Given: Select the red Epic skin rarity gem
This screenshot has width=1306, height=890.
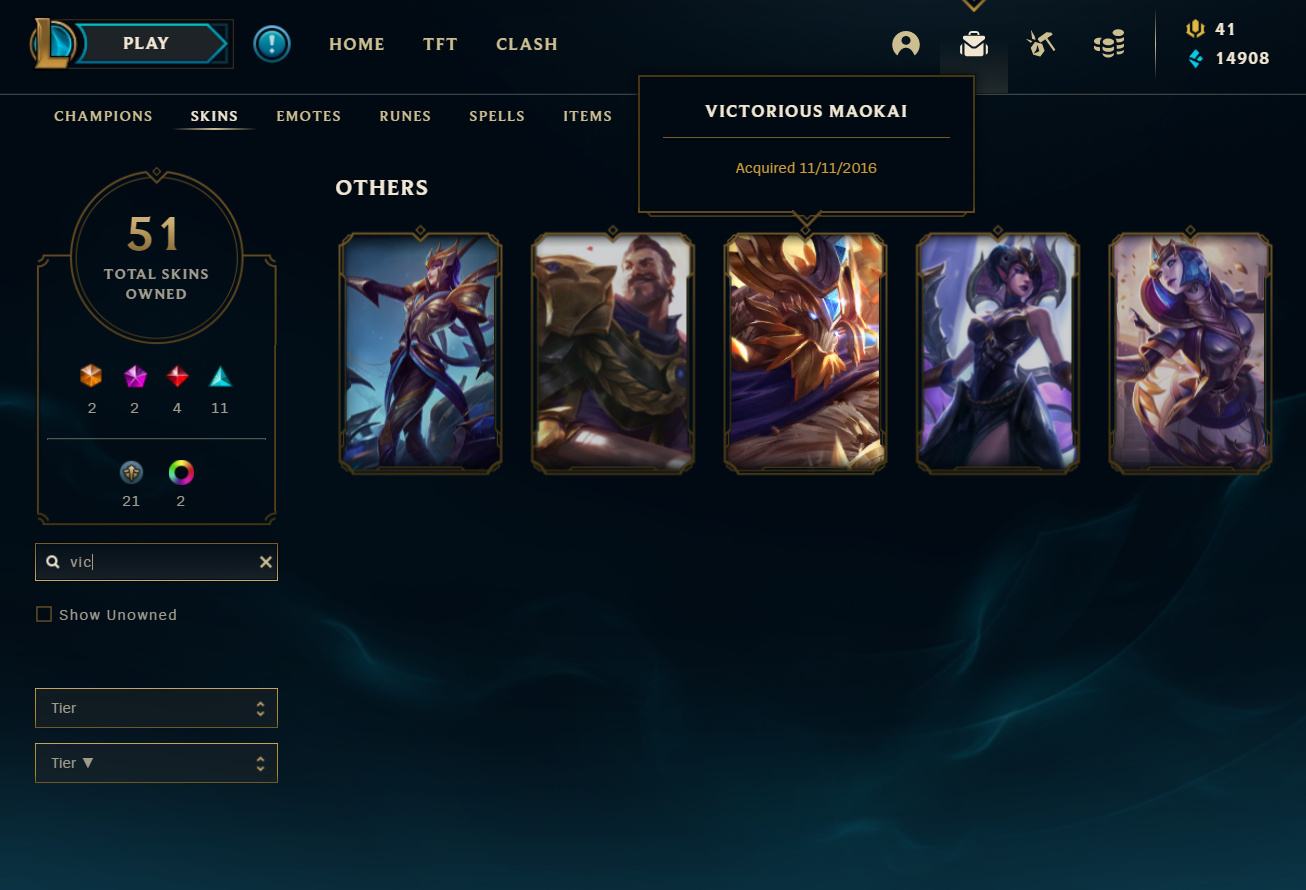Looking at the screenshot, I should click(177, 377).
